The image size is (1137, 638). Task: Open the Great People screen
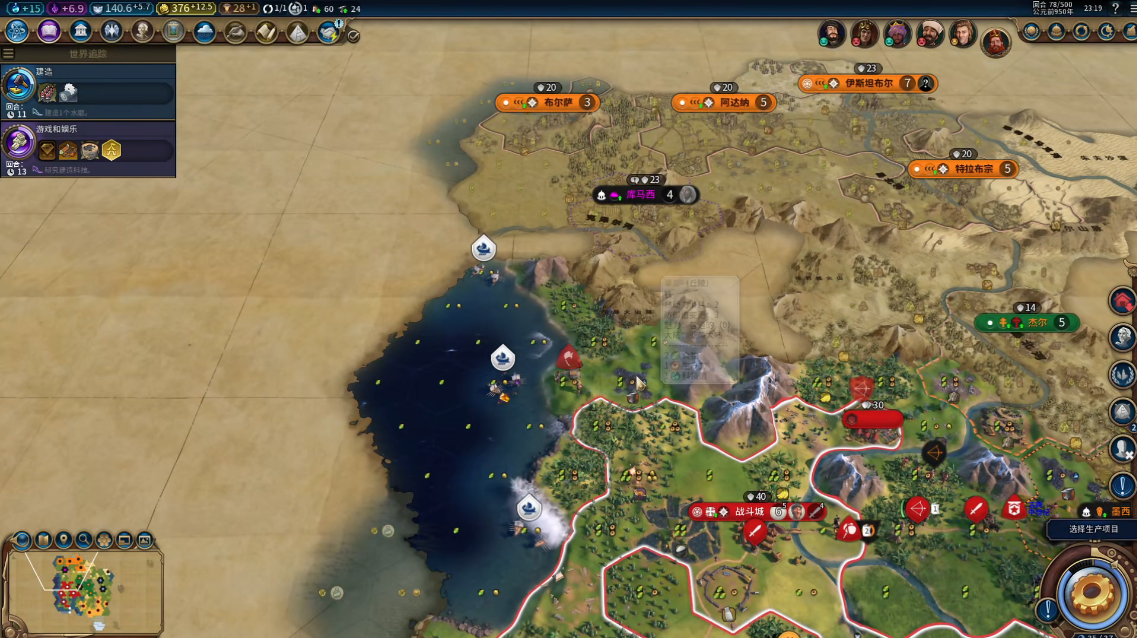point(142,31)
